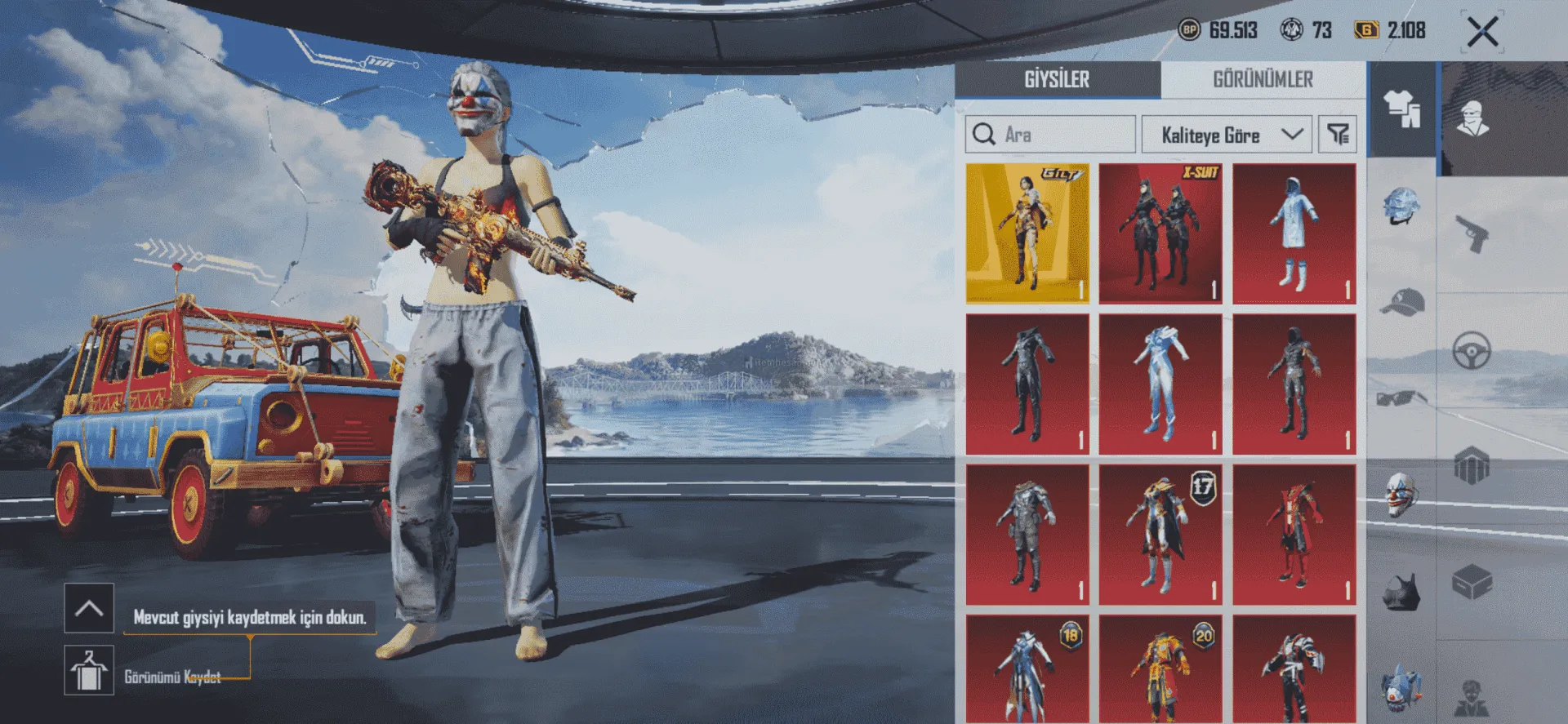The width and height of the screenshot is (1568, 724).
Task: Open the baseball cap category
Action: coord(1401,302)
